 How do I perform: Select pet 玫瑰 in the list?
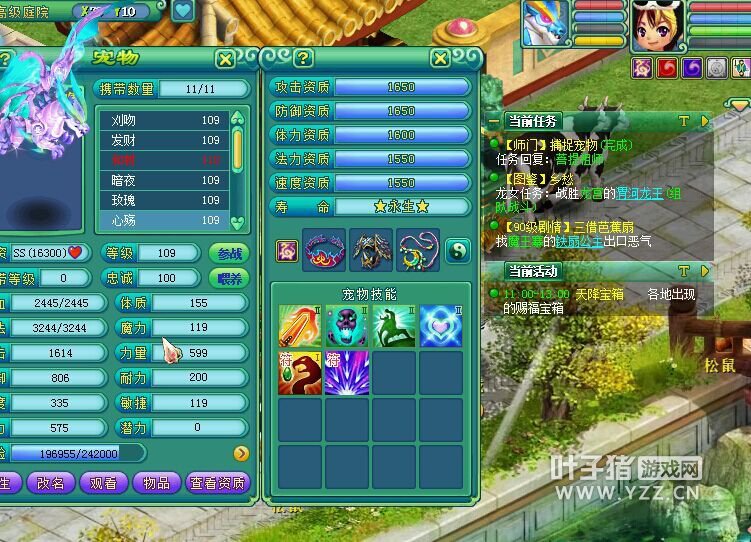pos(165,200)
